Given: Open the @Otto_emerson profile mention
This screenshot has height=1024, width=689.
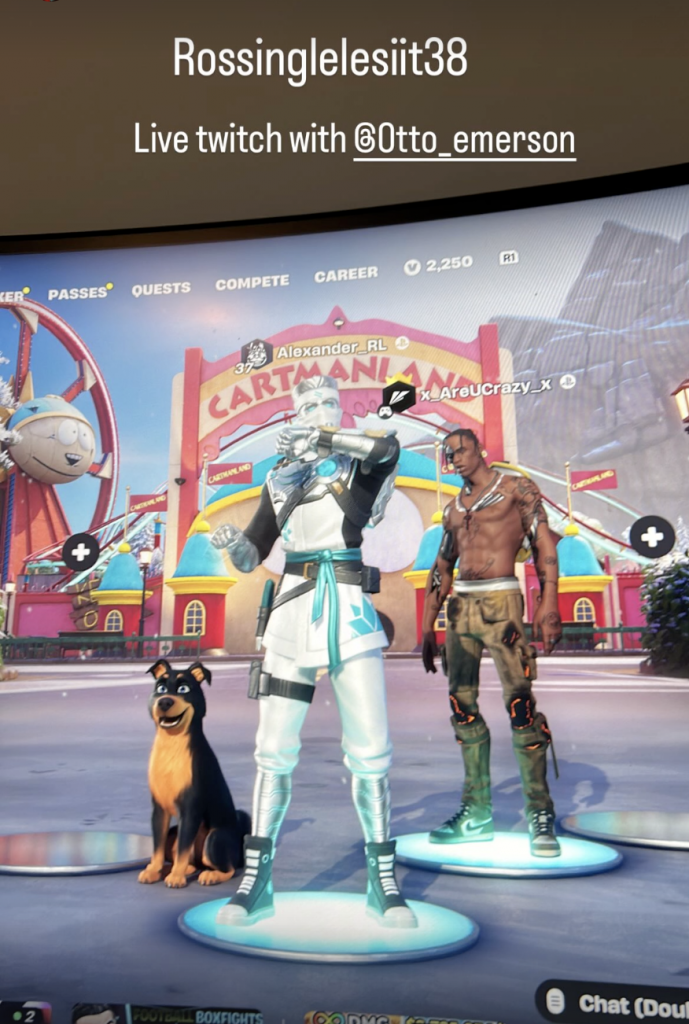Looking at the screenshot, I should pos(464,140).
